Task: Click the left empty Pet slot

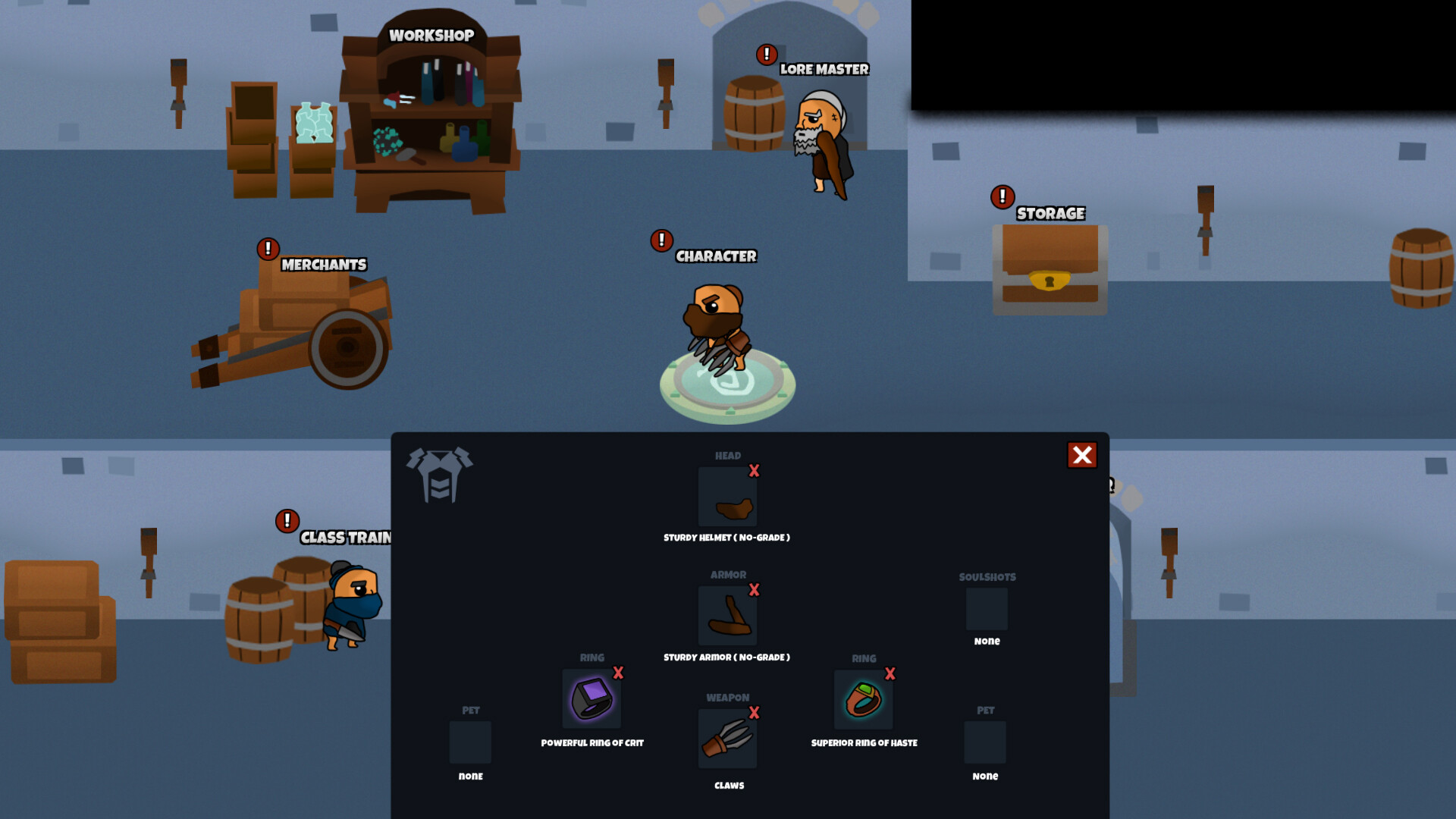Action: click(x=470, y=743)
